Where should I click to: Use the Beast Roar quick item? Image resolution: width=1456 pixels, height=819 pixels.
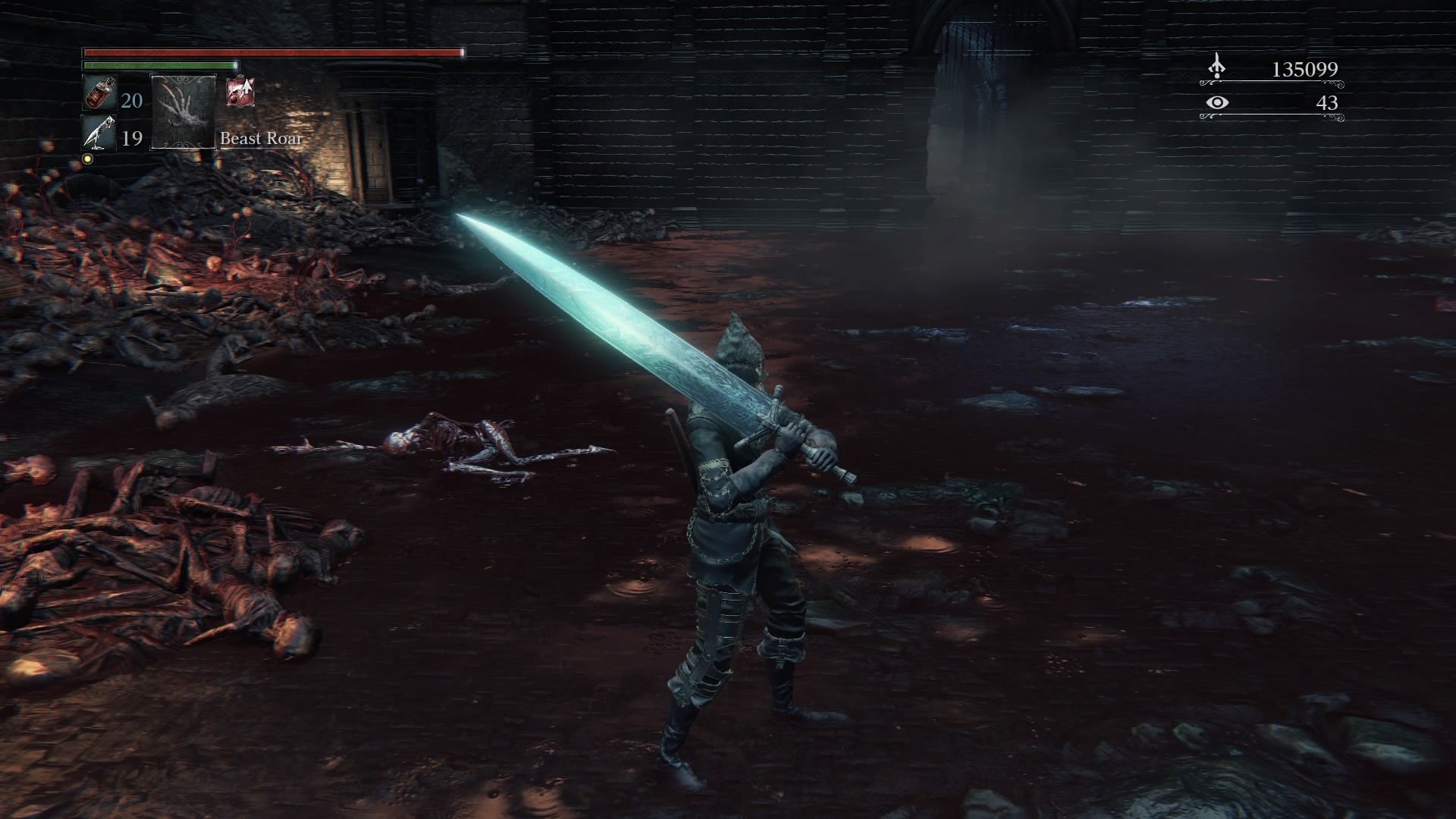click(184, 111)
